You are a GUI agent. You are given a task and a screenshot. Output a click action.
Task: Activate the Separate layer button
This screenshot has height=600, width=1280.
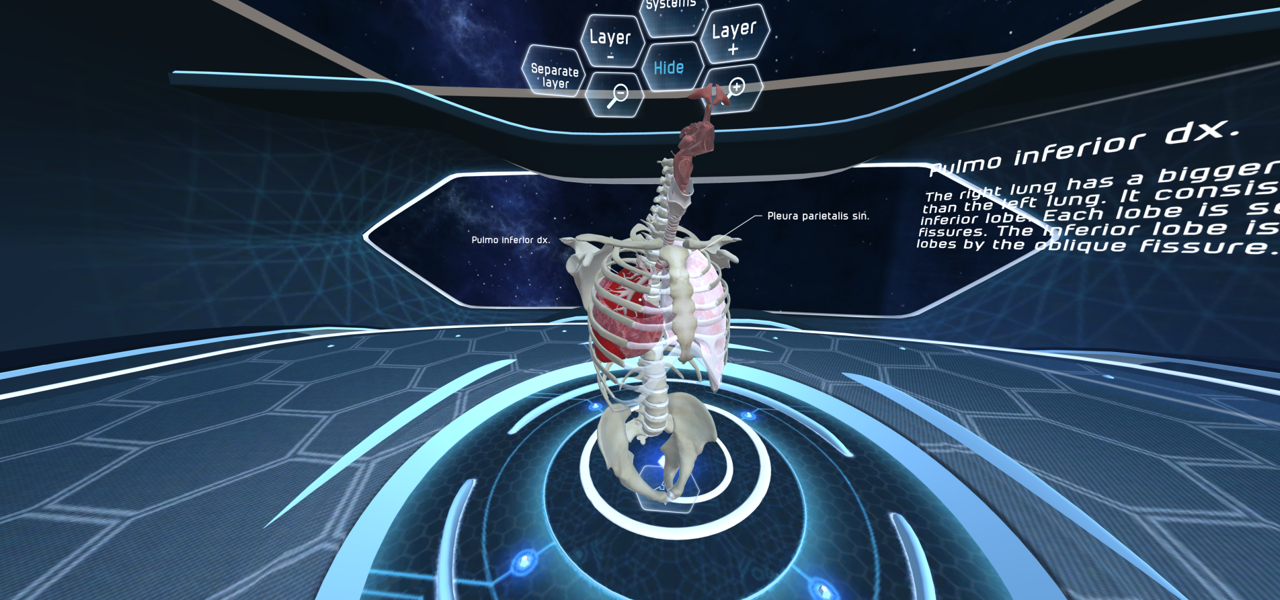(x=554, y=75)
